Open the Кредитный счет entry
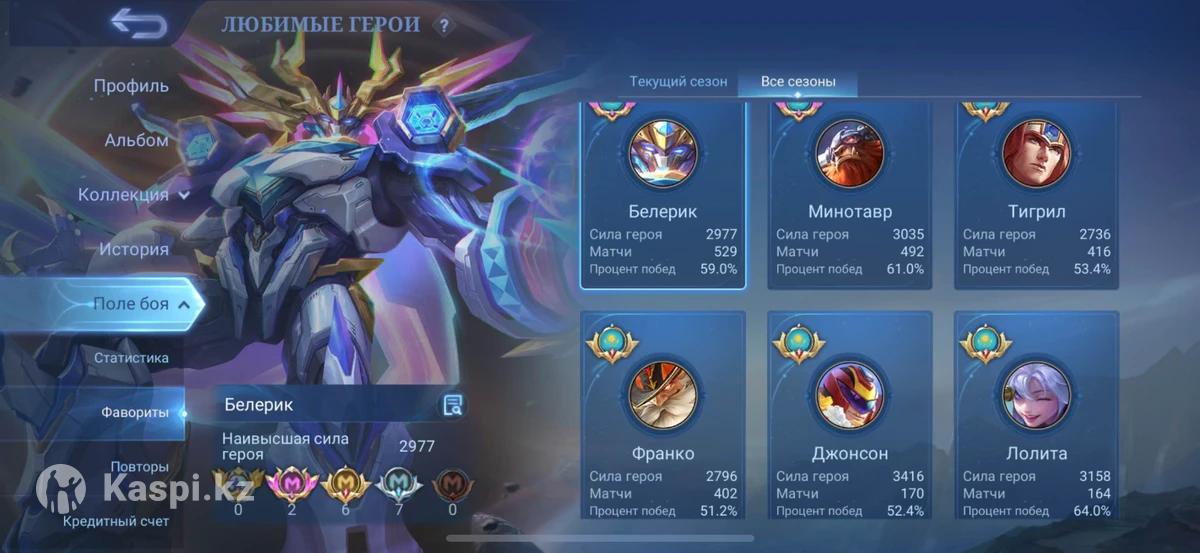The image size is (1200, 553). click(x=116, y=521)
